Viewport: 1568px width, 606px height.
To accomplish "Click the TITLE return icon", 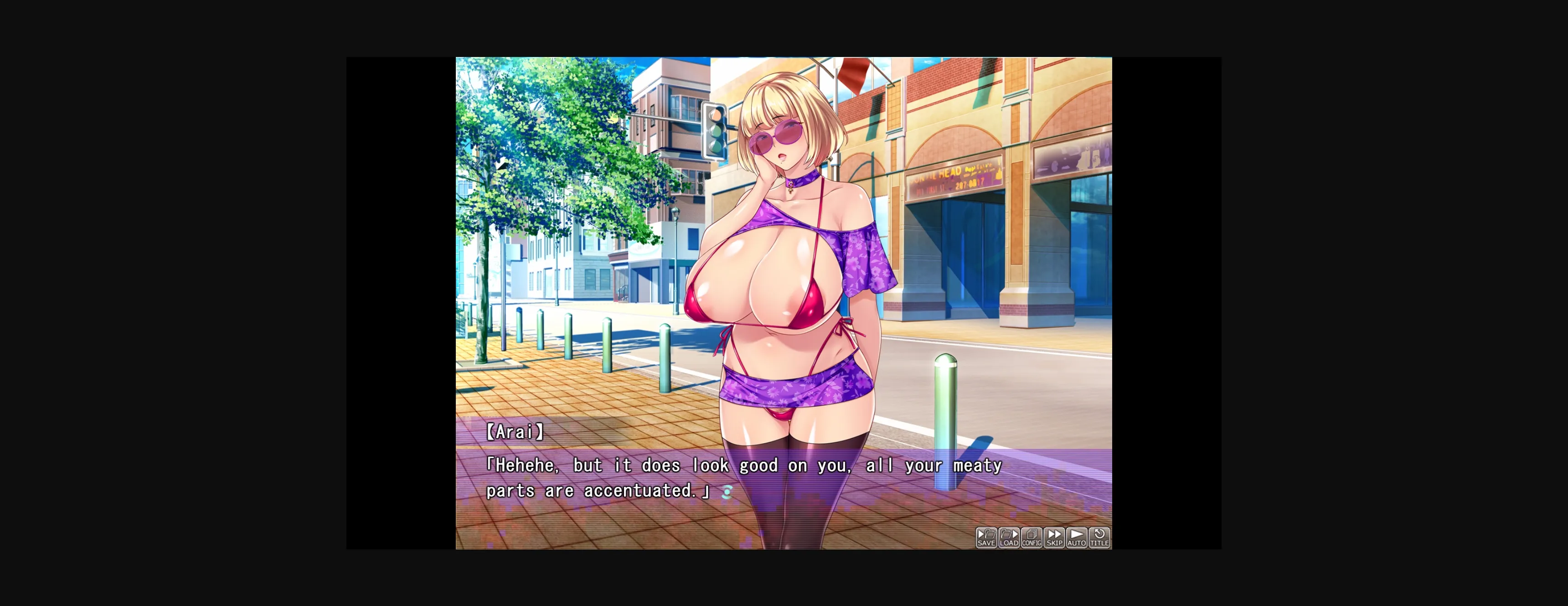I will (1099, 533).
